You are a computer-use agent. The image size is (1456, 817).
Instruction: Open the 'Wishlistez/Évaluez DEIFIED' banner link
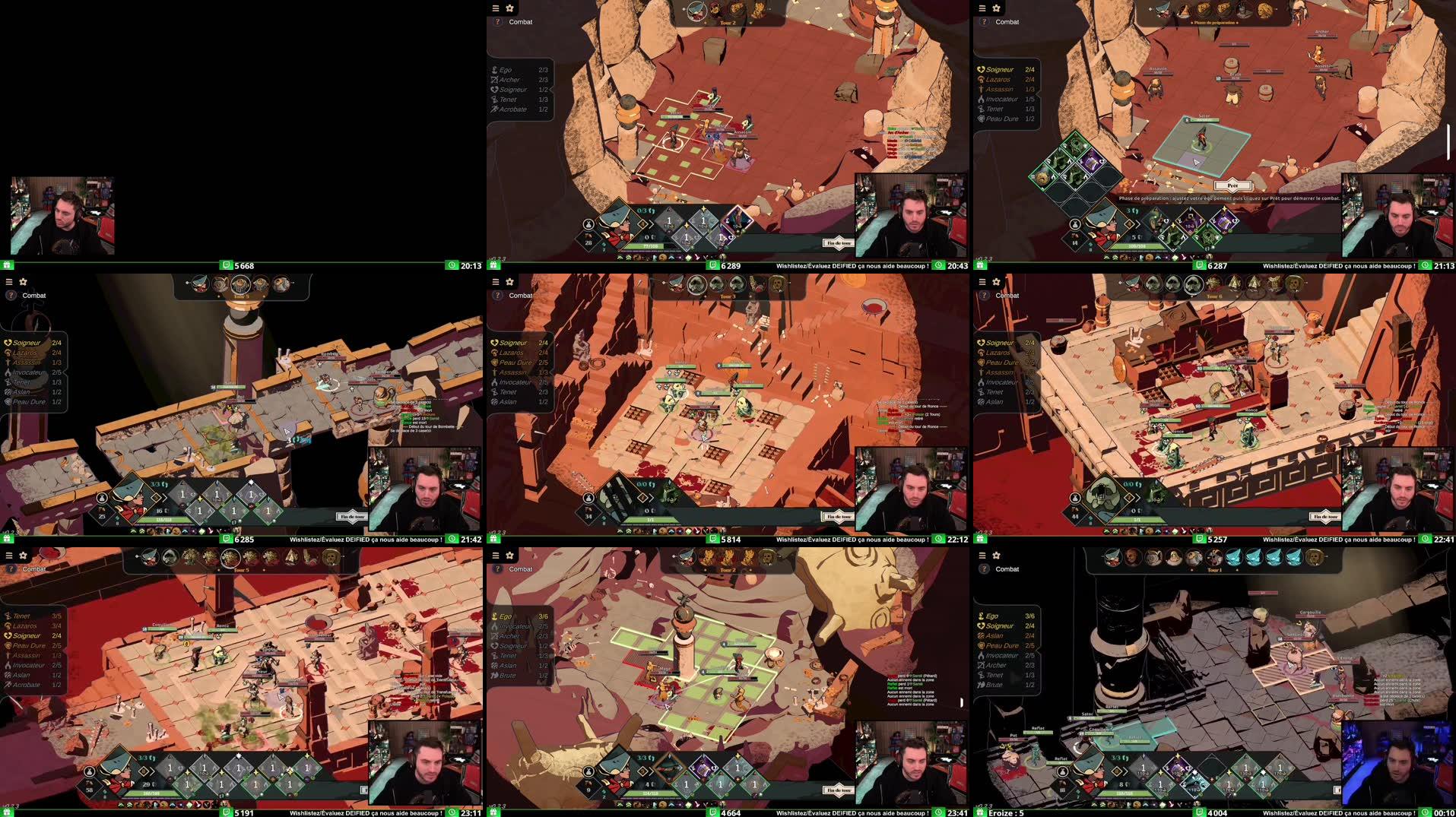pos(851,266)
